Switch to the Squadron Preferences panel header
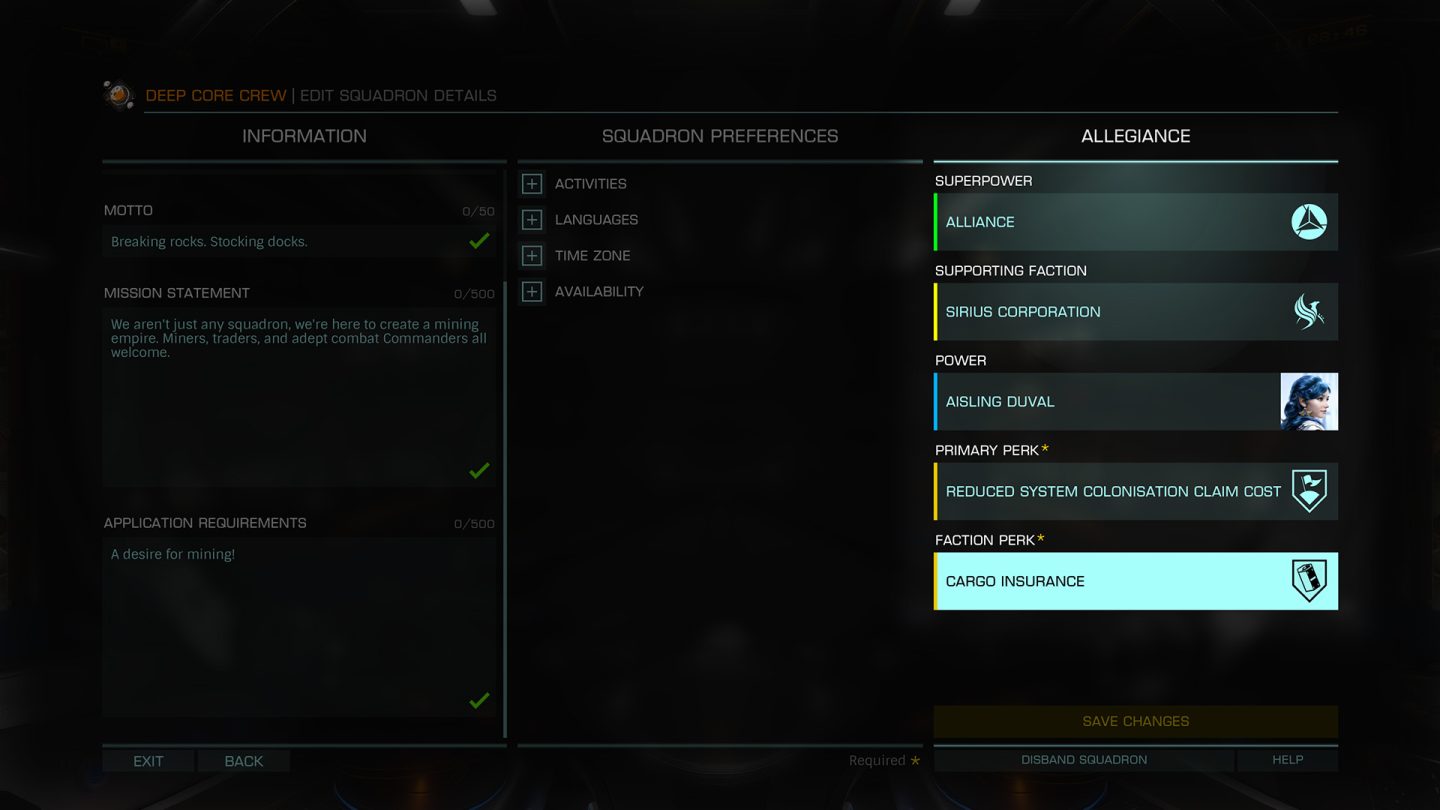1440x810 pixels. pos(720,136)
